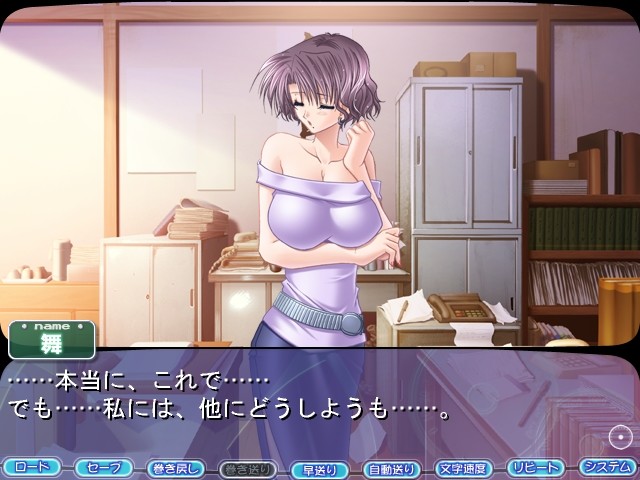This screenshot has width=640, height=480.
Task: Activate 早送り fast-forward
Action: pyautogui.click(x=320, y=467)
